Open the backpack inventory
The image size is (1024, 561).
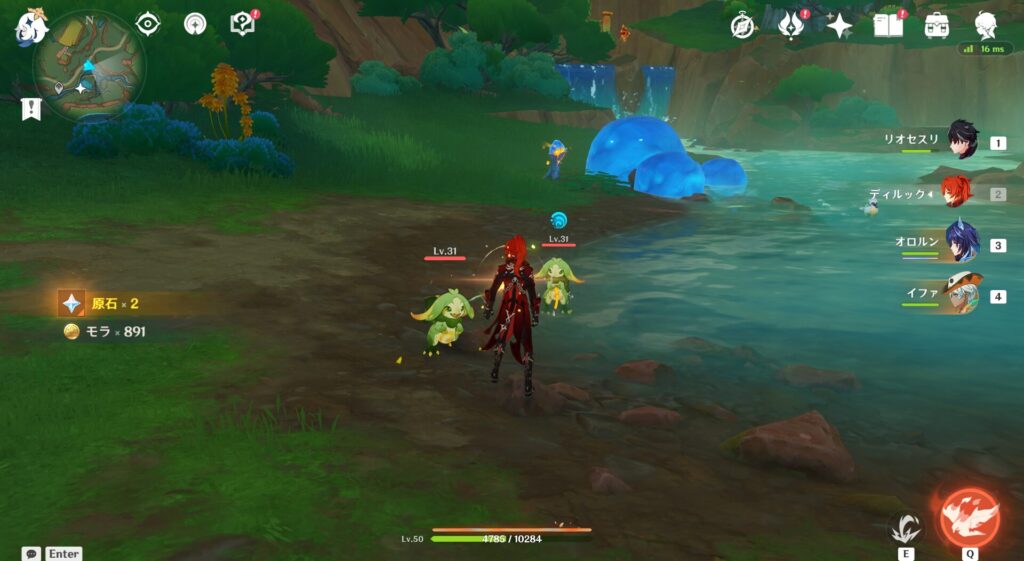coord(937,26)
